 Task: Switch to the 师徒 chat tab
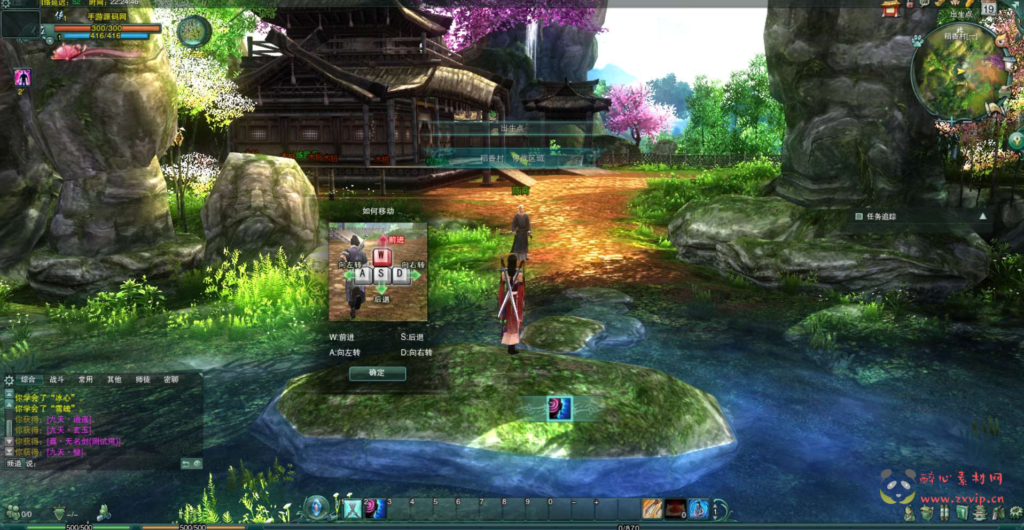pos(143,380)
